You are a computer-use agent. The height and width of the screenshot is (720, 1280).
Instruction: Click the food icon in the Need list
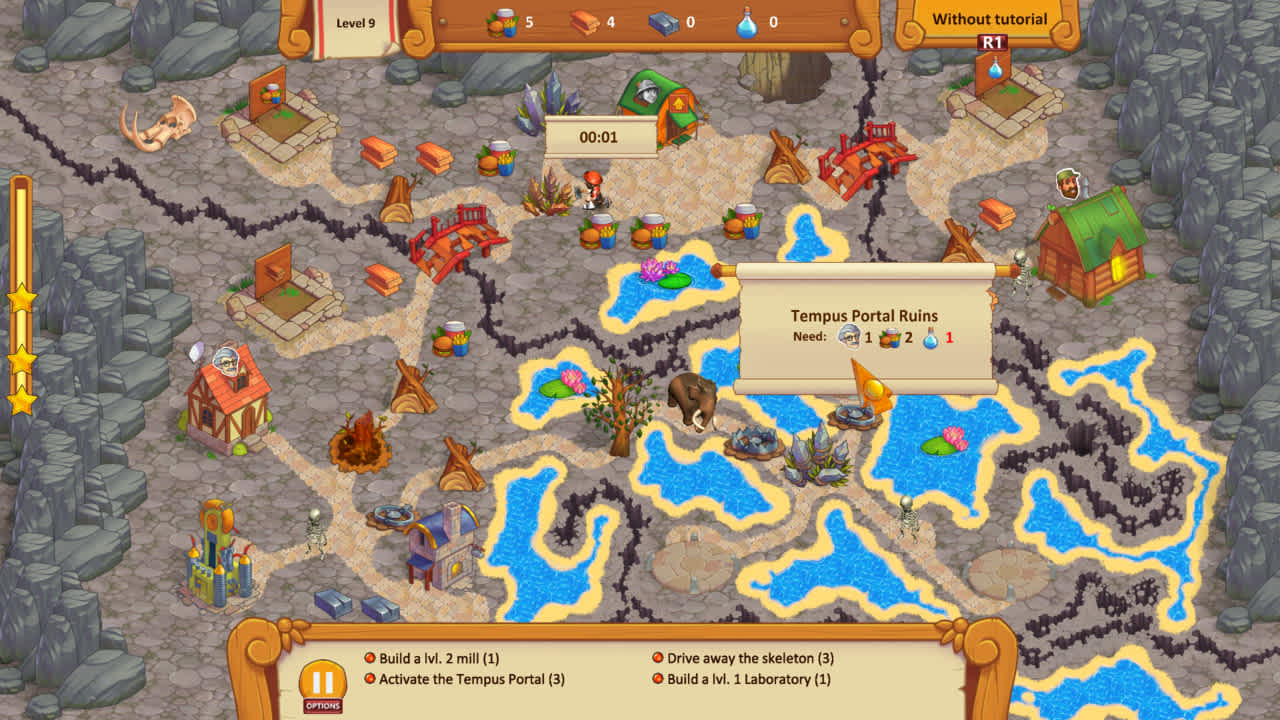(890, 339)
